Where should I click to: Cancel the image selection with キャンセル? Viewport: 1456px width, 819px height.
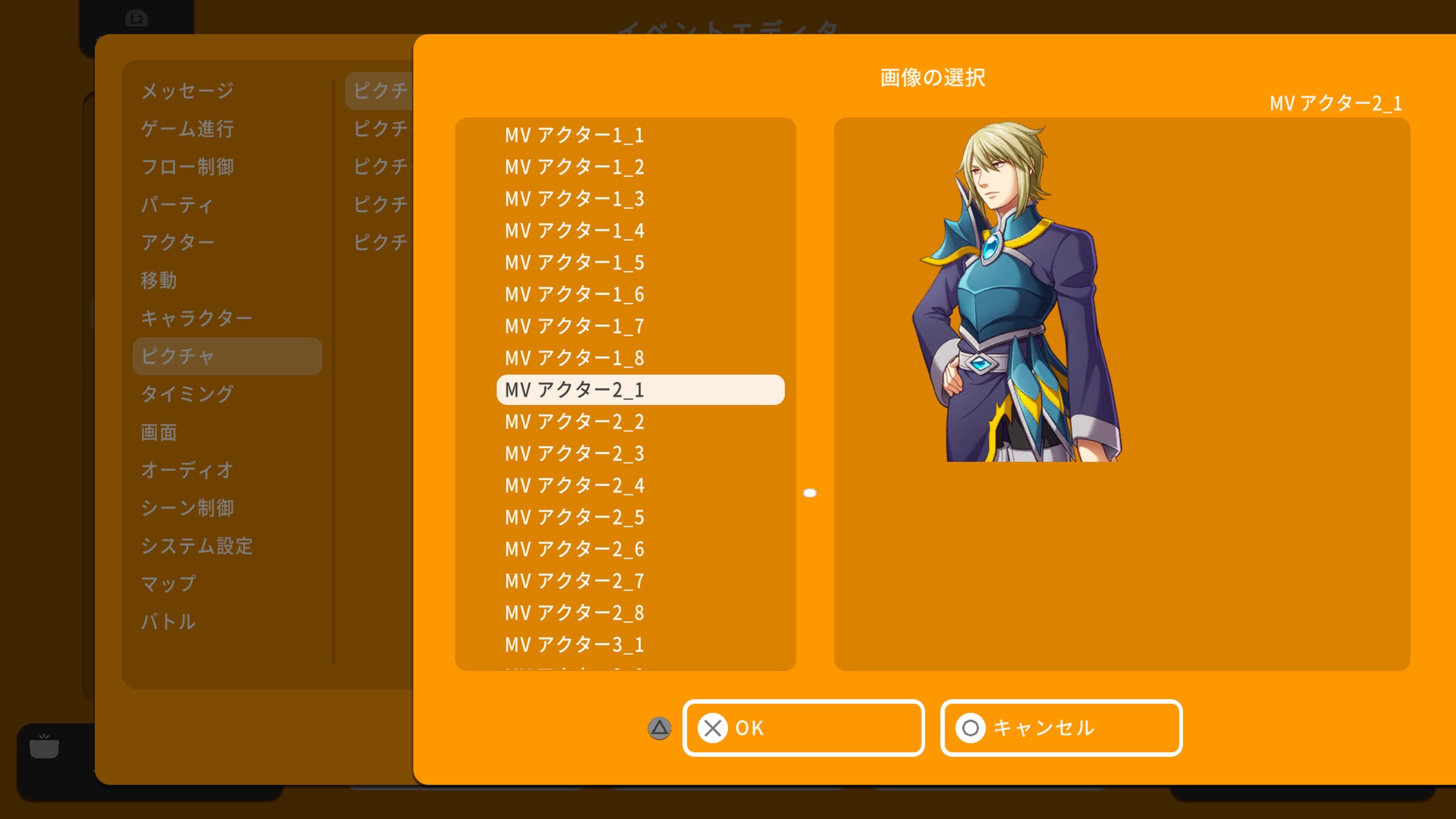1061,728
